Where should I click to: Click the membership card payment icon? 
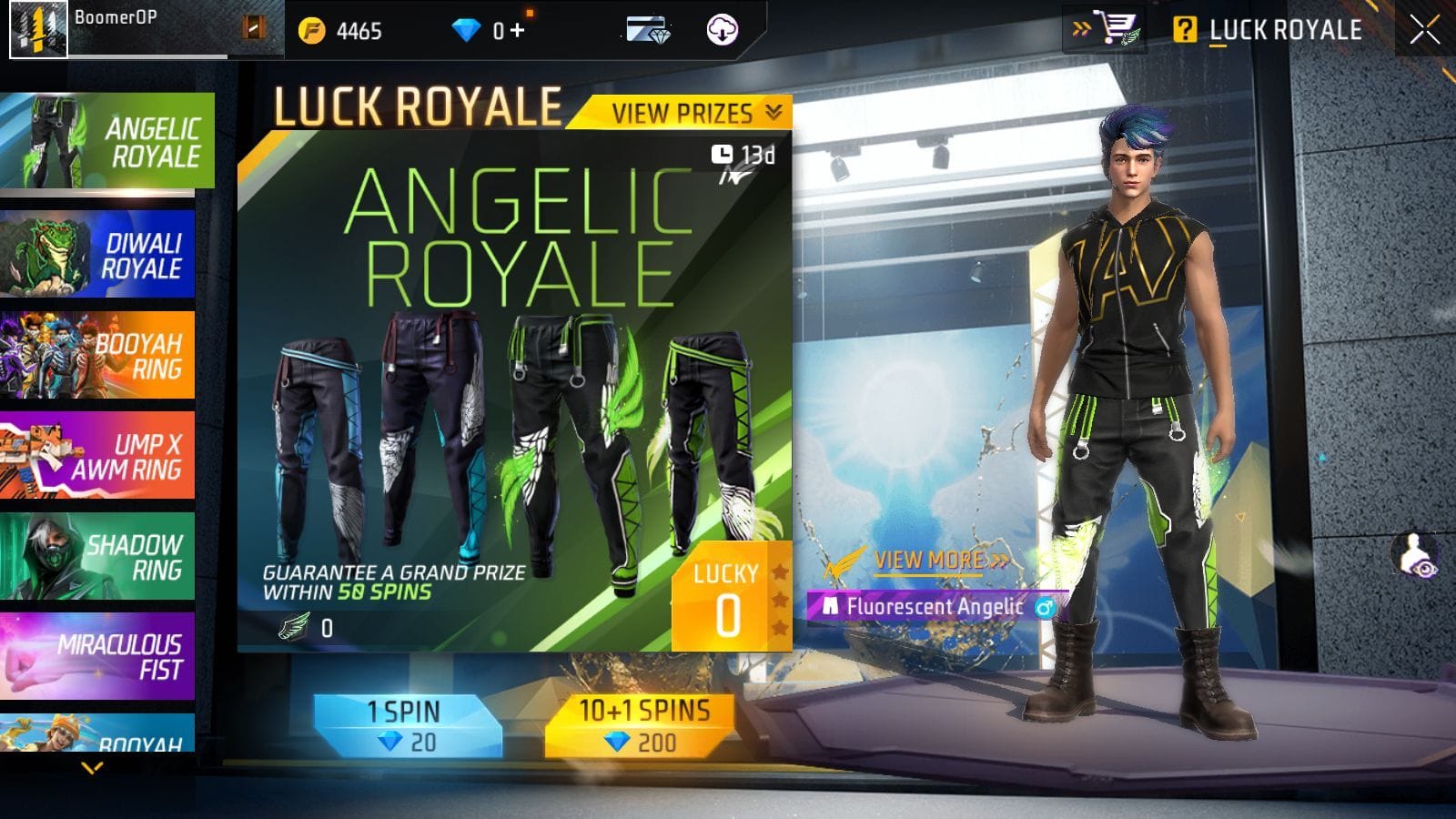tap(648, 27)
